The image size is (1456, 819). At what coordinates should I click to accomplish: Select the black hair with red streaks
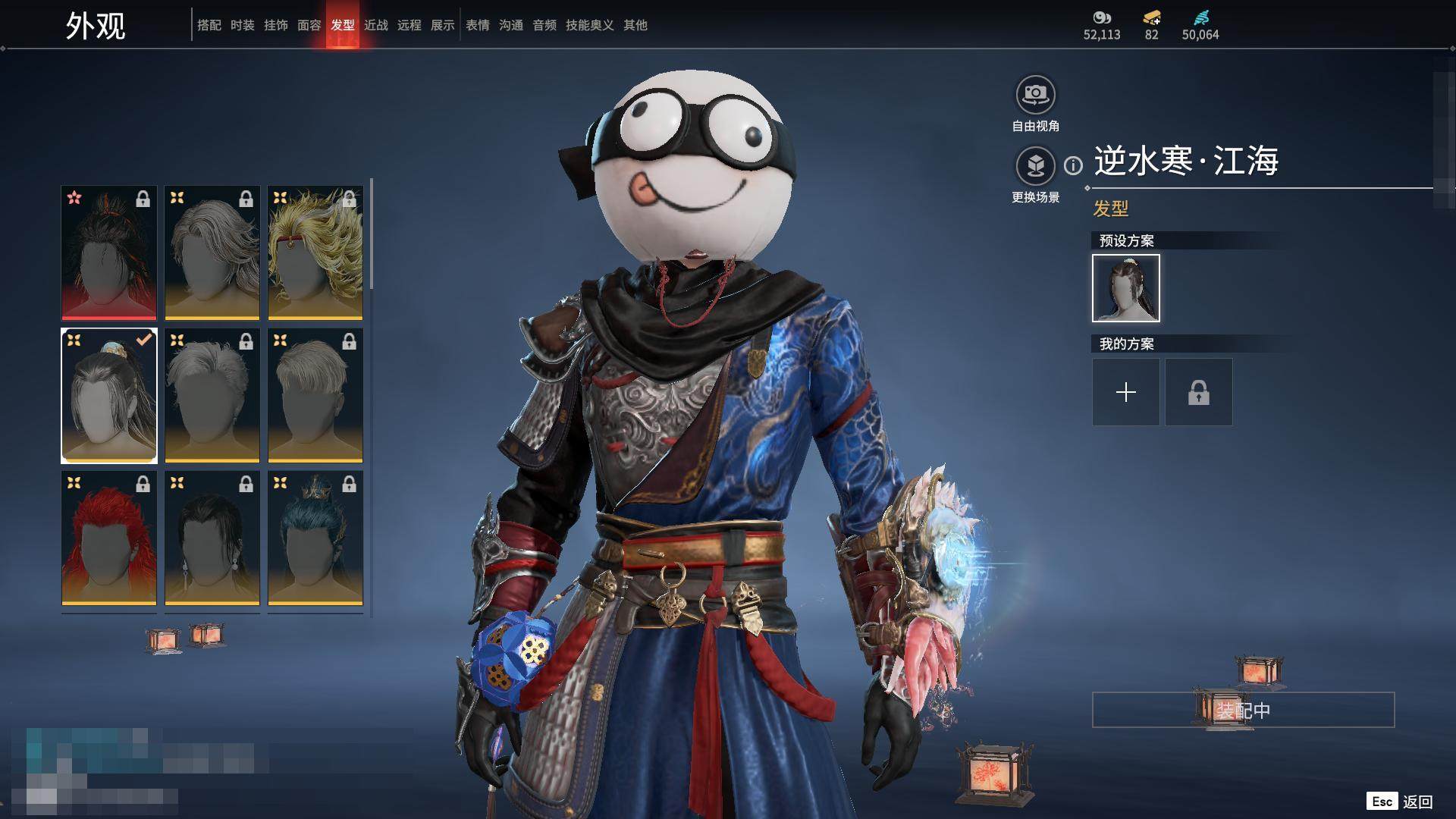[x=109, y=253]
